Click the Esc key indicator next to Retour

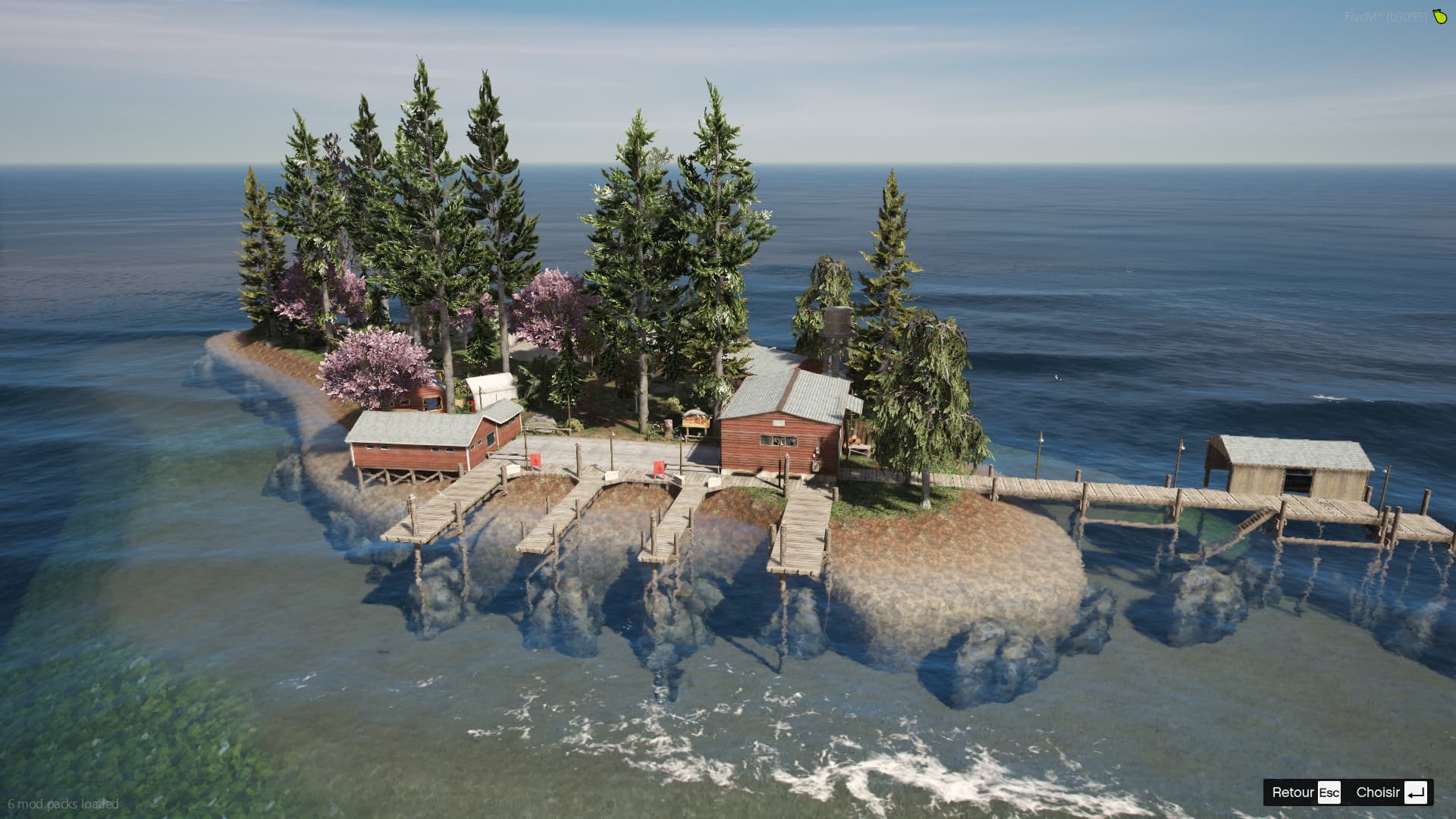click(1329, 792)
